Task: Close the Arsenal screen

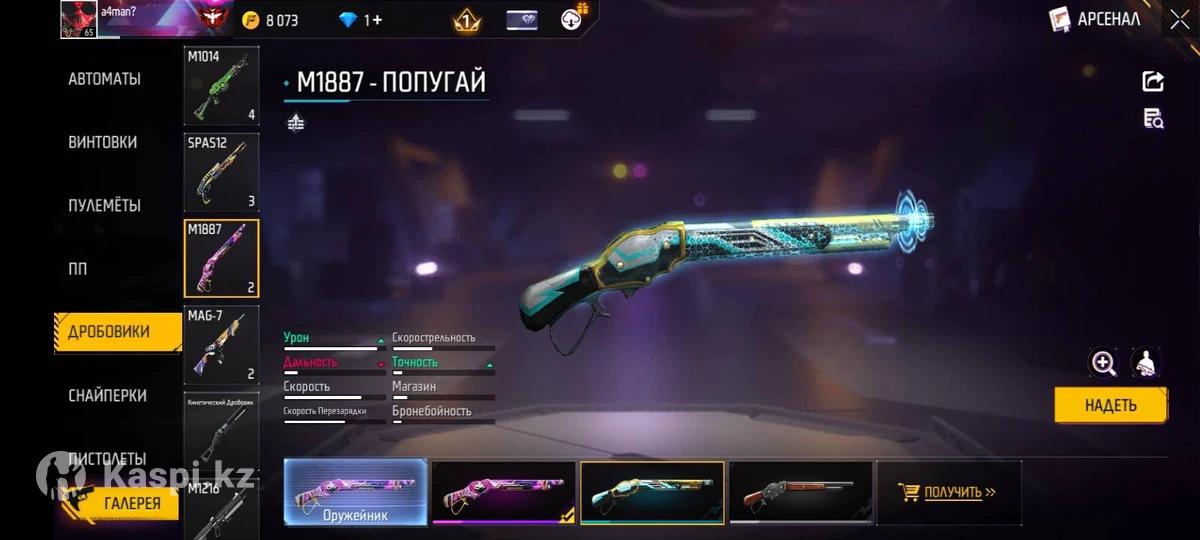Action: [x=1179, y=19]
